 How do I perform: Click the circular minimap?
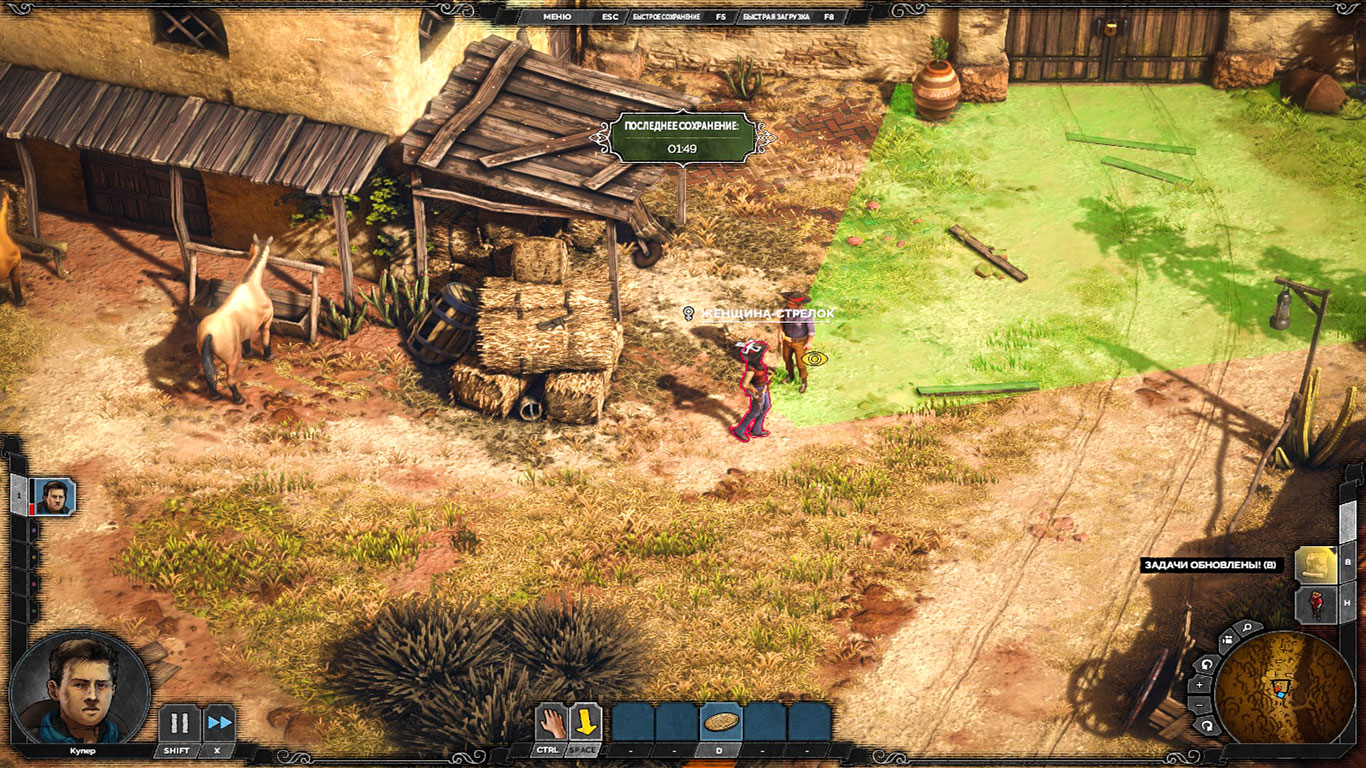pos(1284,688)
